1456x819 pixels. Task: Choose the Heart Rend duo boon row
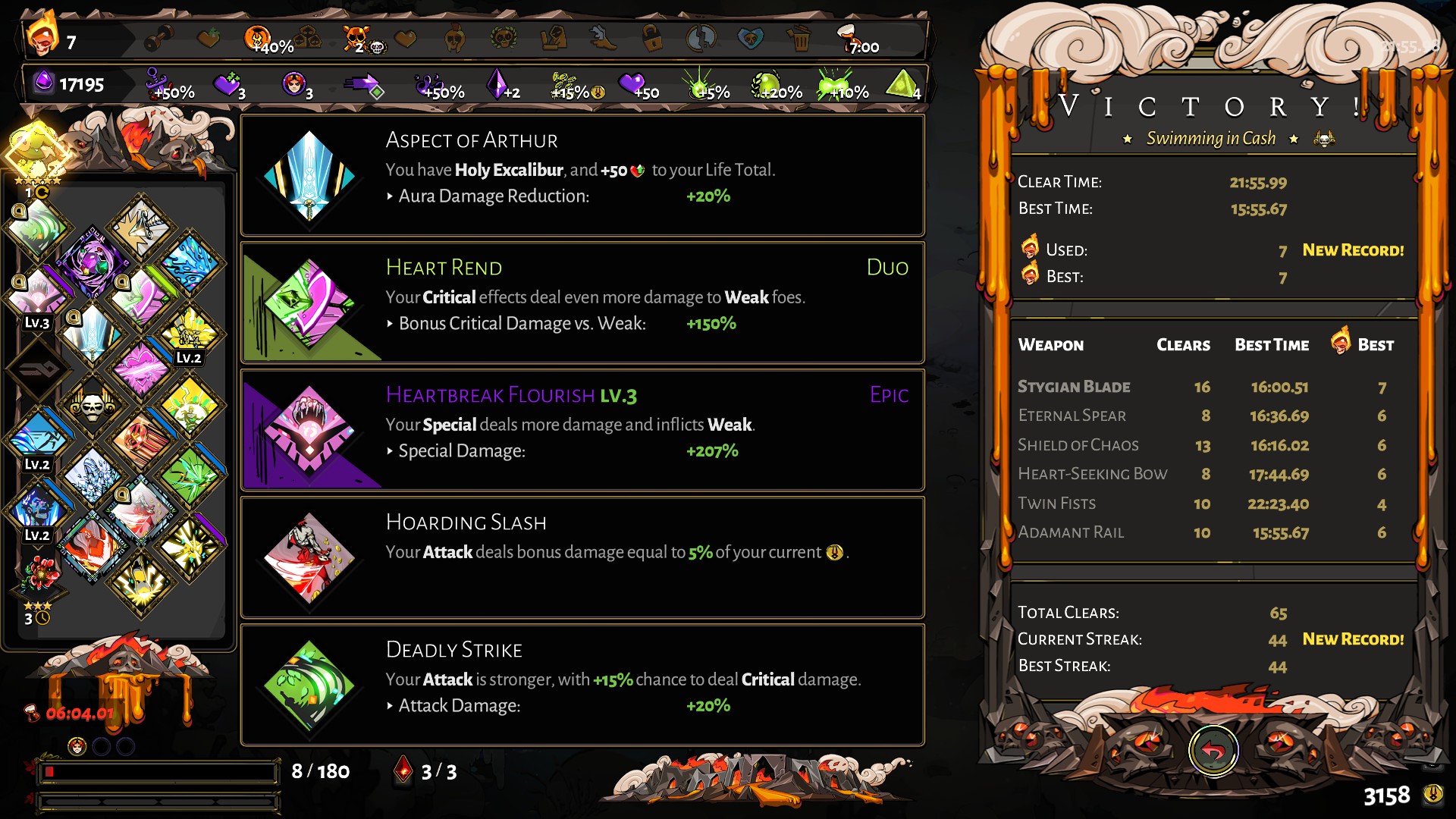point(582,303)
